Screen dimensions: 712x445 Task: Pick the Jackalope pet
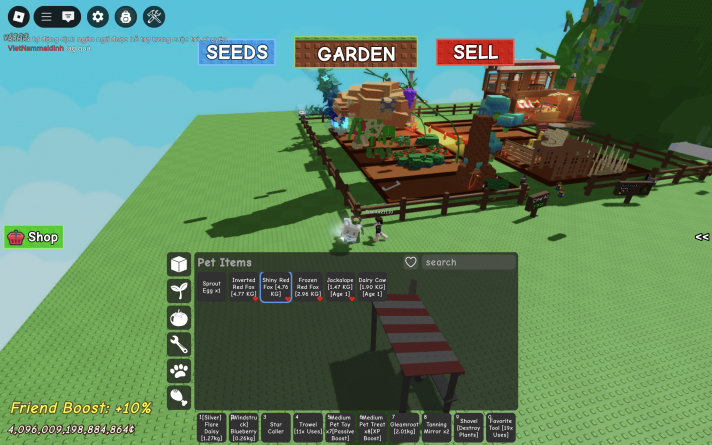(x=340, y=287)
